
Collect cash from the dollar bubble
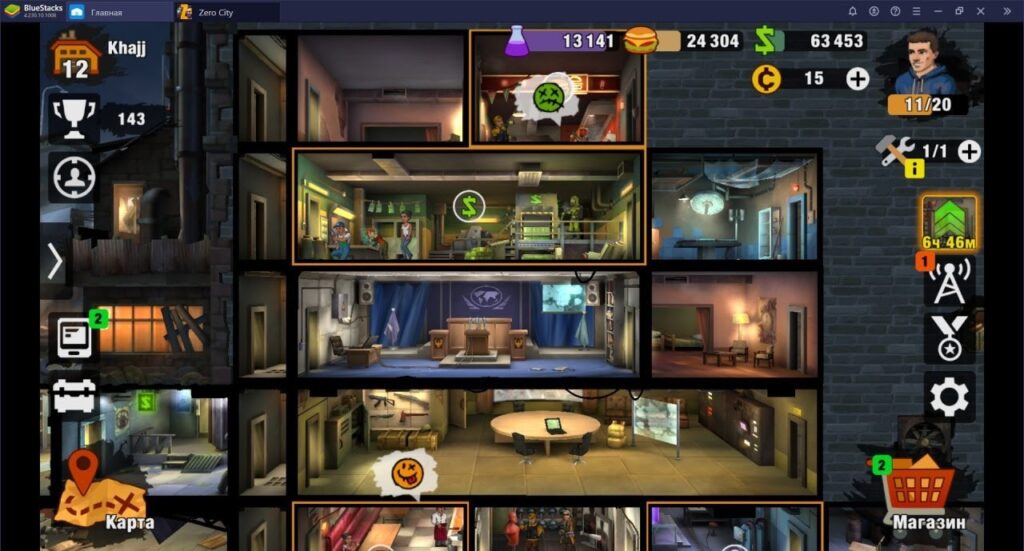click(468, 207)
